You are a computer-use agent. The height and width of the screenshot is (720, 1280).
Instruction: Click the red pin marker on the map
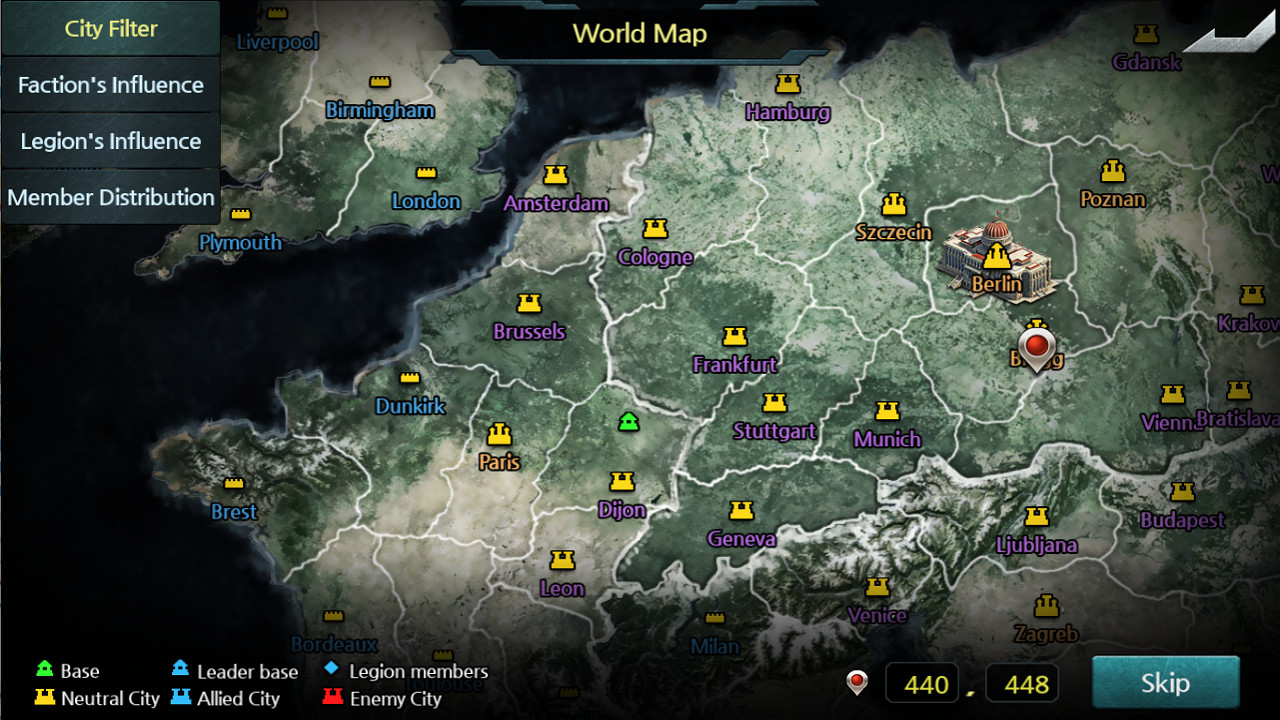pyautogui.click(x=1037, y=346)
